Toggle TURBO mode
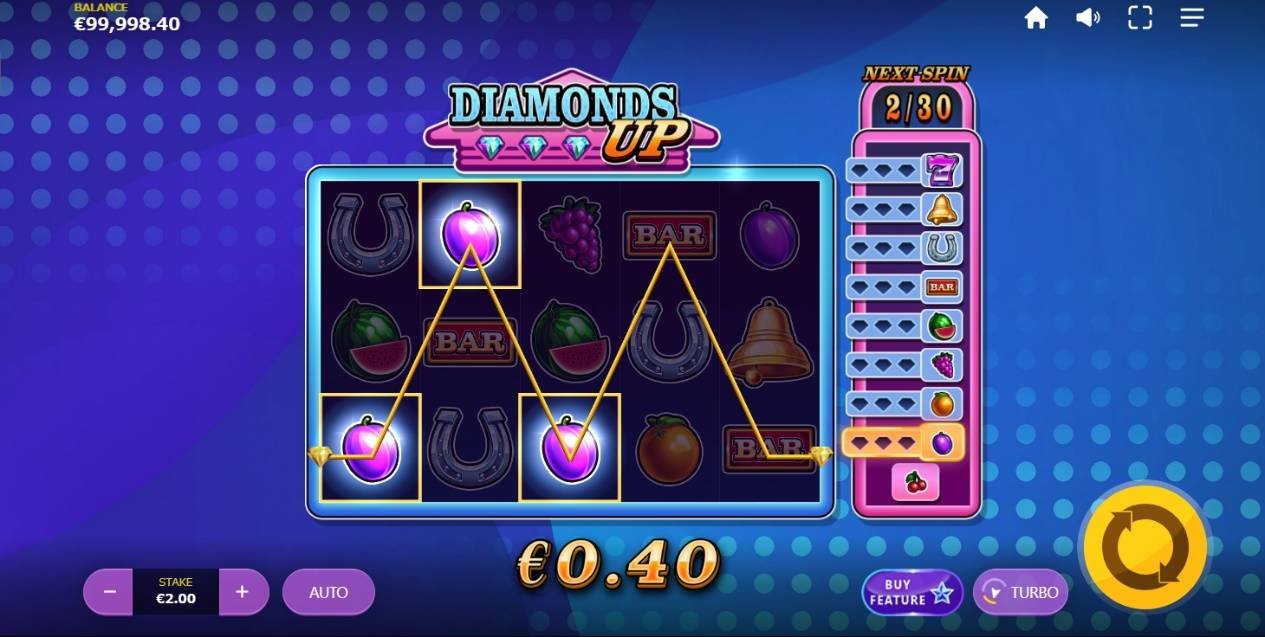The image size is (1265, 637). tap(1020, 592)
